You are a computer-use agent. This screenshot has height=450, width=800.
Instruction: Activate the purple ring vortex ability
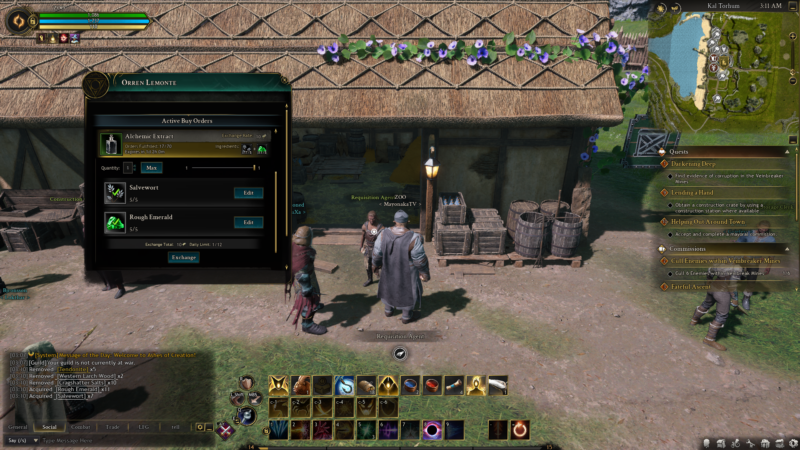tap(434, 430)
